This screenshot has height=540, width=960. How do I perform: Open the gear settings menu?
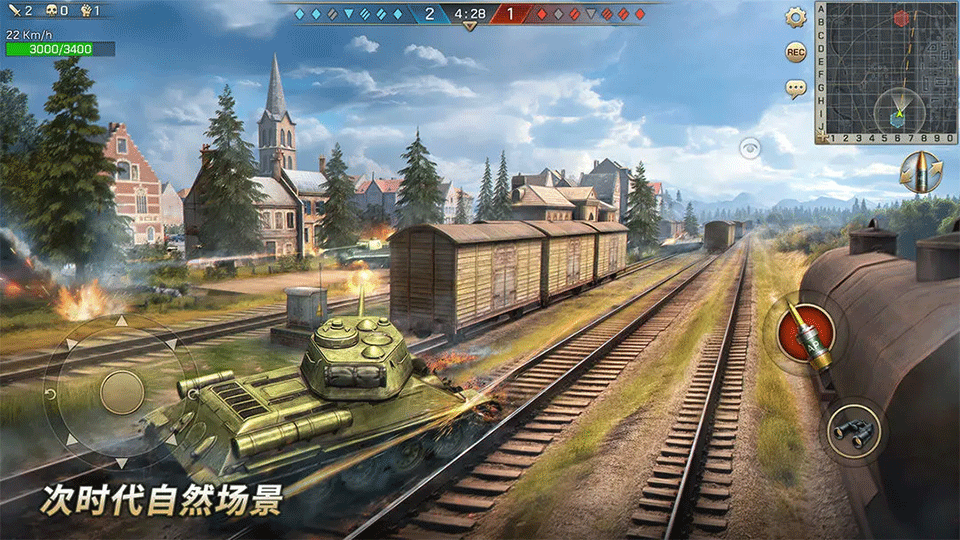pos(796,17)
